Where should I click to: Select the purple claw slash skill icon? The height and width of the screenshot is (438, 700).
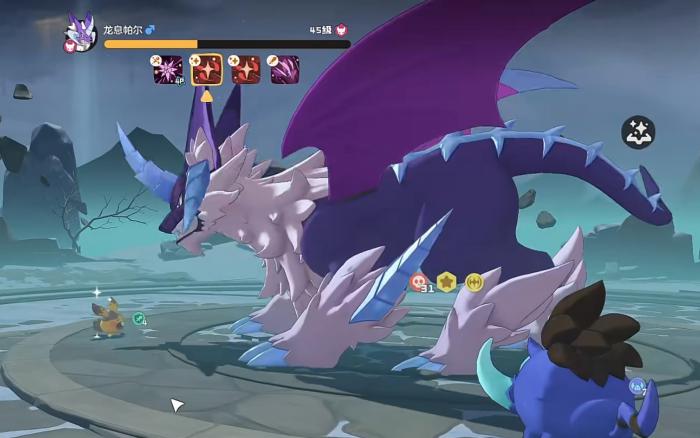pyautogui.click(x=285, y=69)
